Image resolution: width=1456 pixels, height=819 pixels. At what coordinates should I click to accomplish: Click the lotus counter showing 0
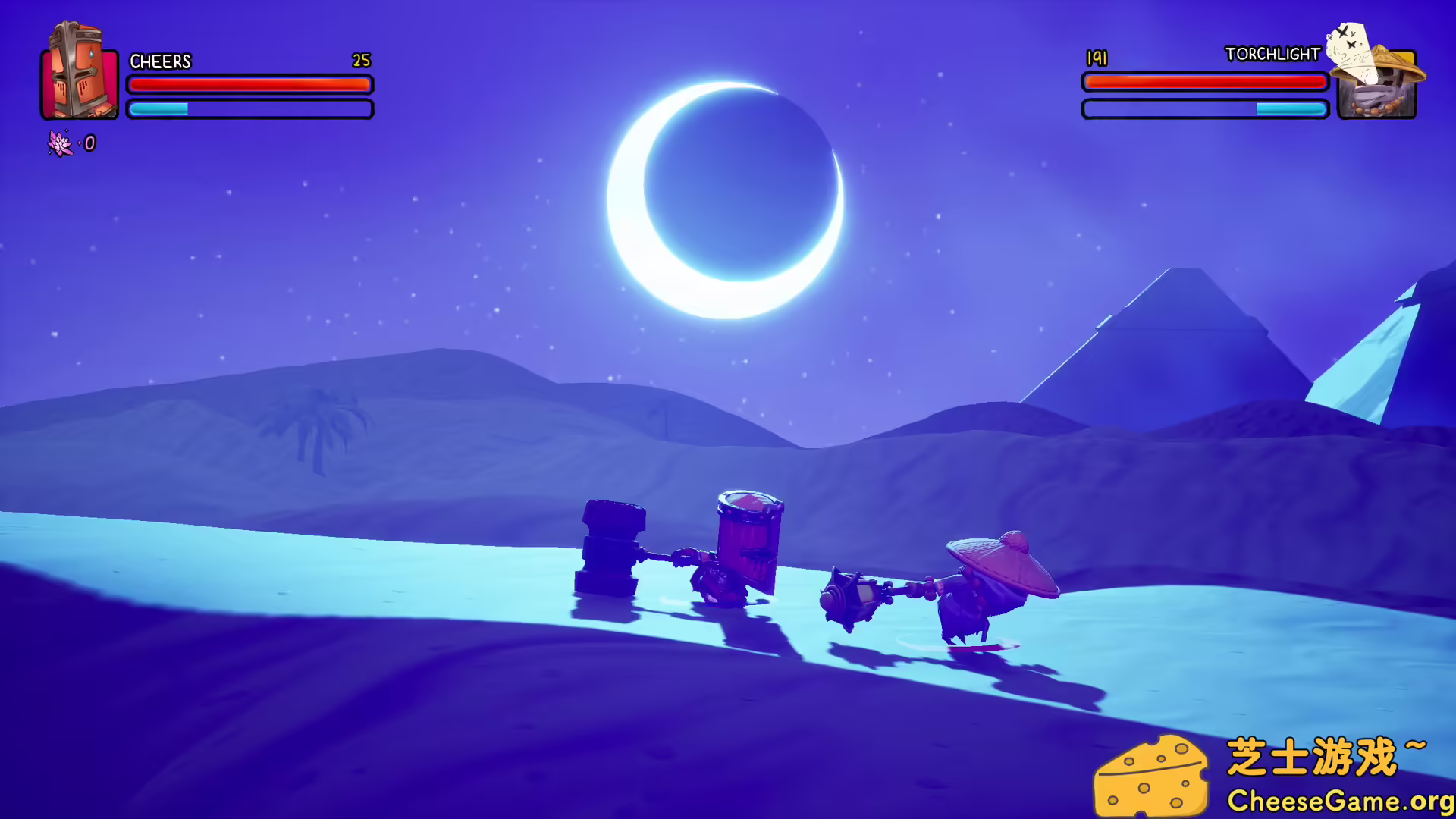(89, 143)
